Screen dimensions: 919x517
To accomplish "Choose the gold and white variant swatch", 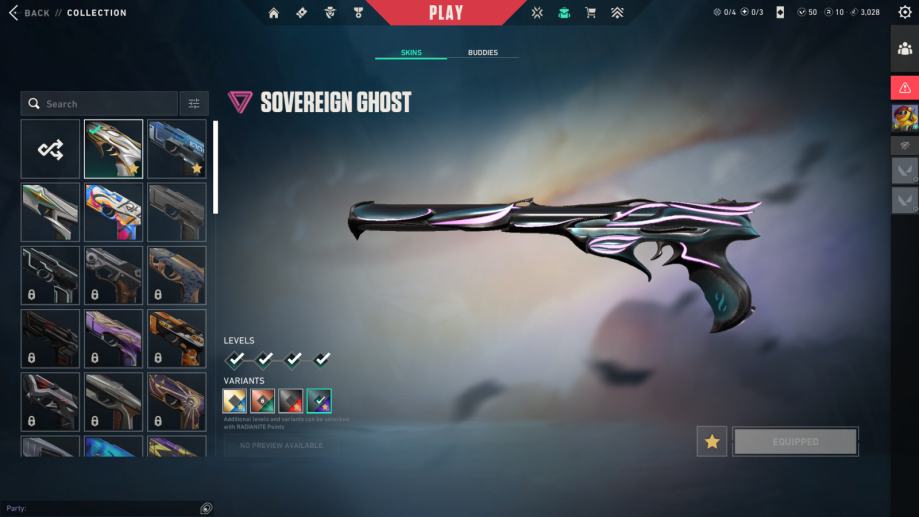I will point(235,401).
